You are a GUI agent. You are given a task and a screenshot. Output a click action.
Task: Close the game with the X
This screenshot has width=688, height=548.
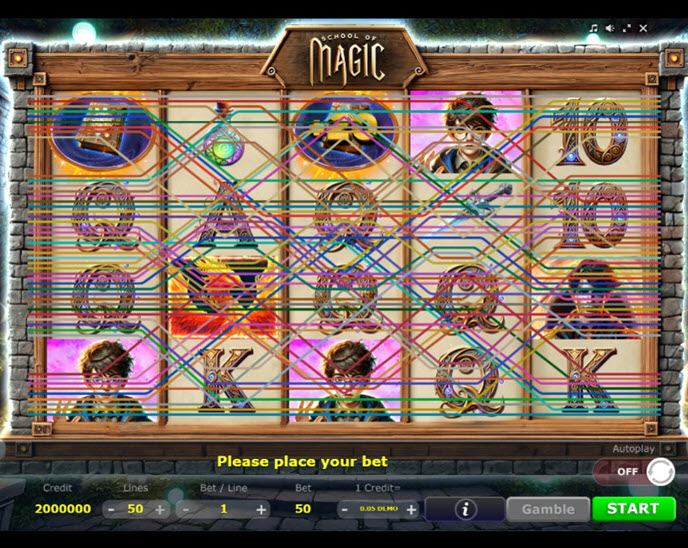pos(644,28)
